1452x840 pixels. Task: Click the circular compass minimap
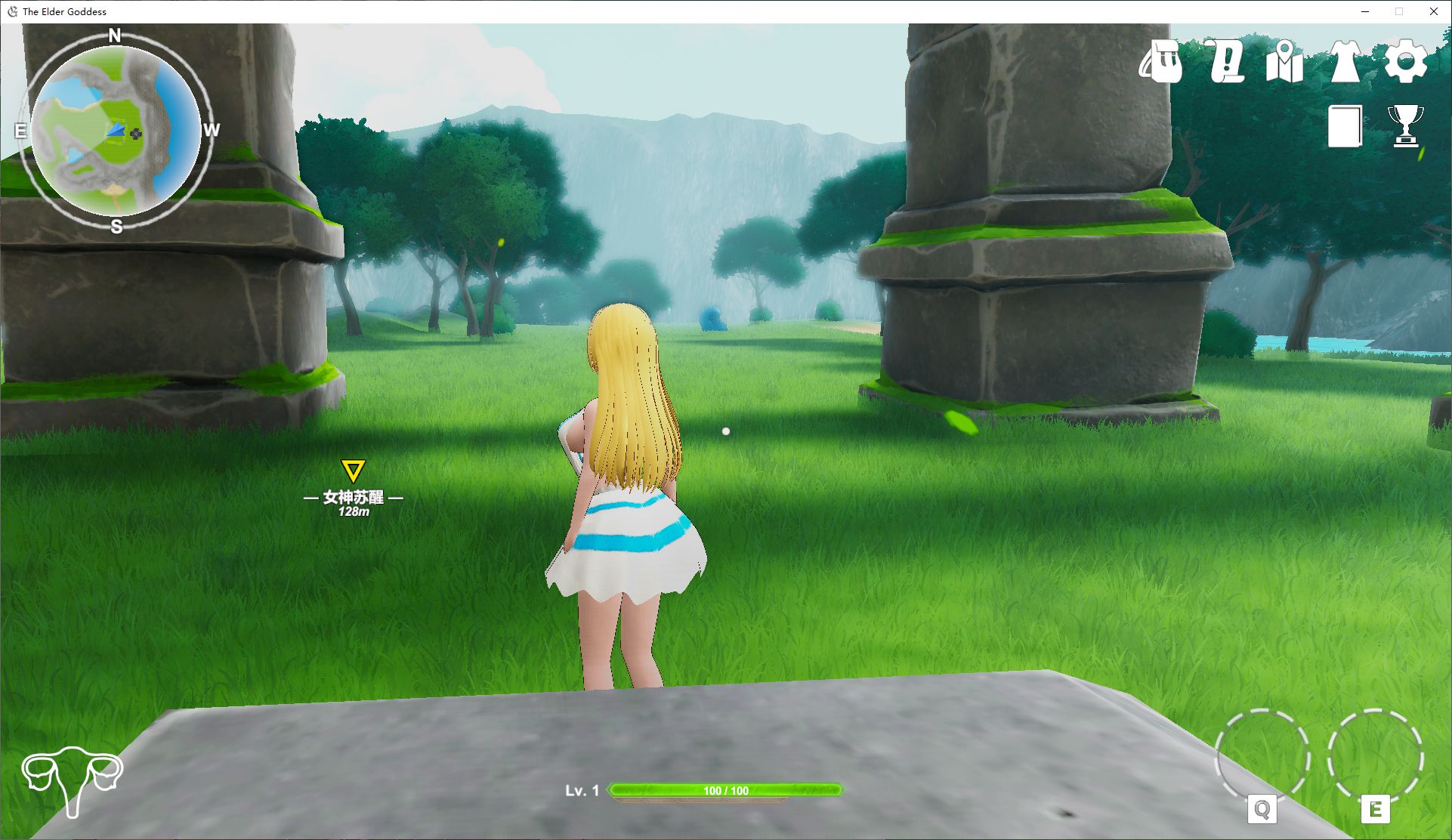coord(116,131)
